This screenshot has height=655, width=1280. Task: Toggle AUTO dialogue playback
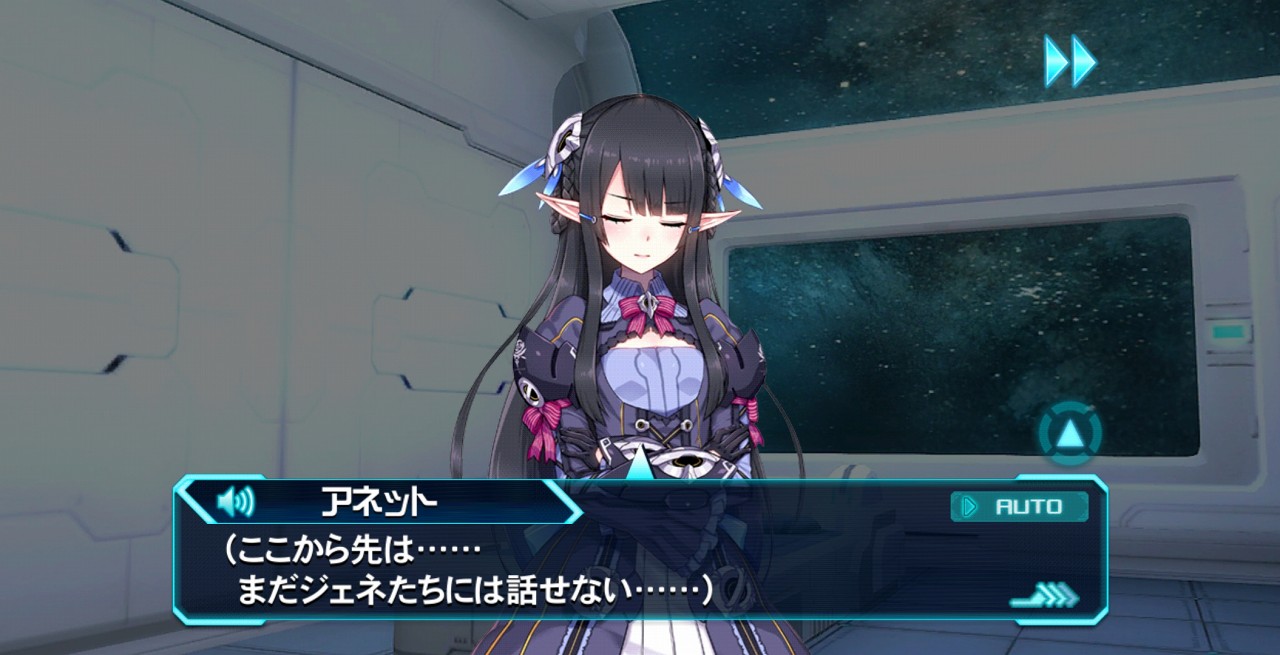(x=1018, y=506)
